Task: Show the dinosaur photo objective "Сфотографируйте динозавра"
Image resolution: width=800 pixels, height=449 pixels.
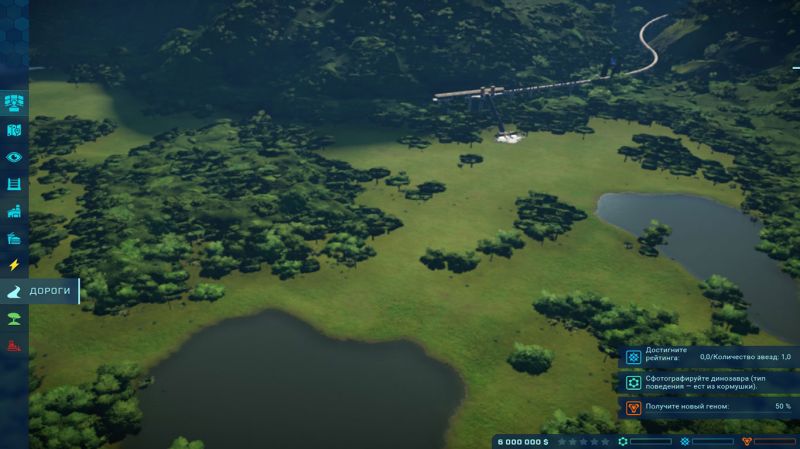Action: coord(707,382)
